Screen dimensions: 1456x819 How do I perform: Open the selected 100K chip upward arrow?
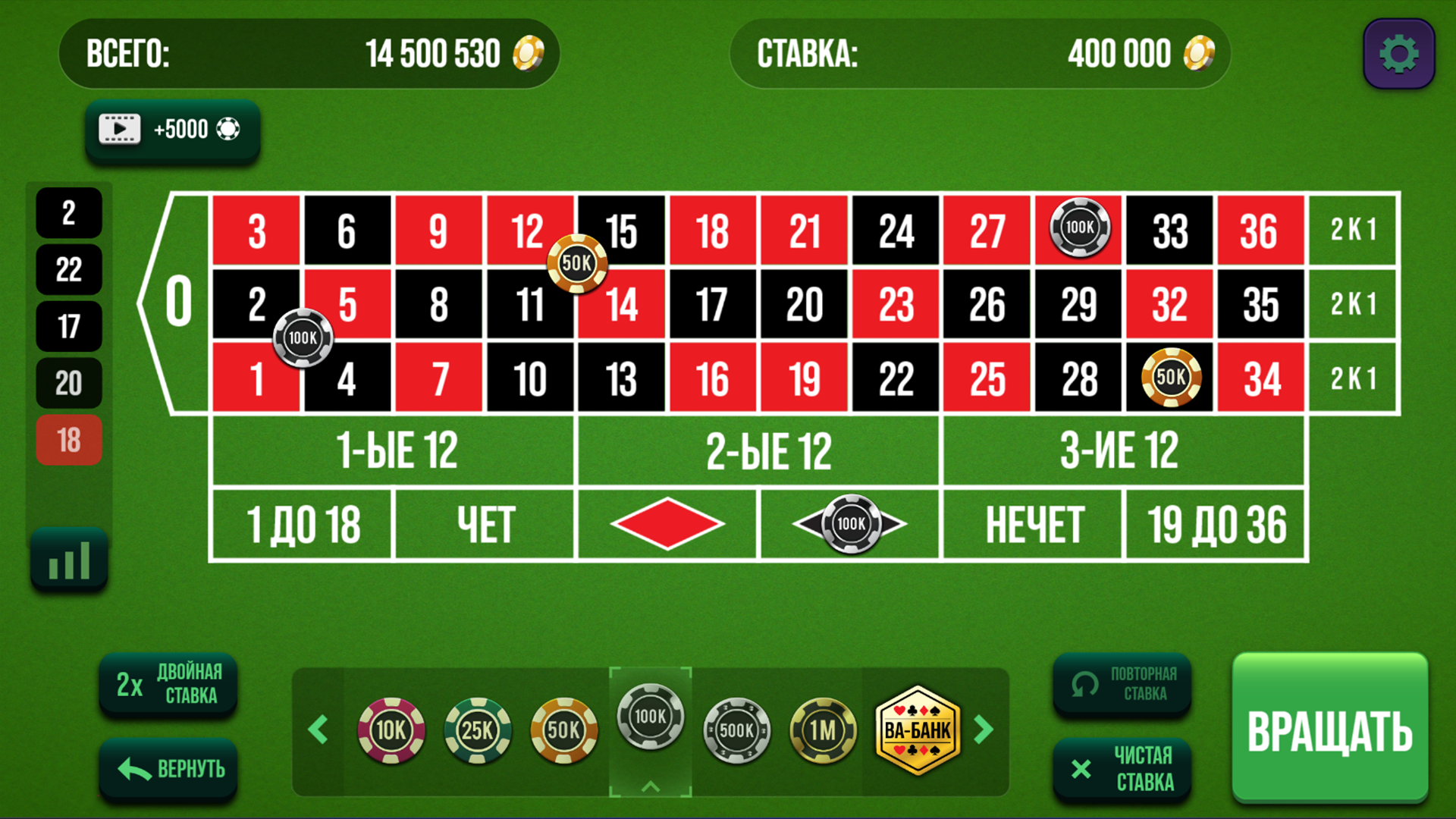click(649, 787)
